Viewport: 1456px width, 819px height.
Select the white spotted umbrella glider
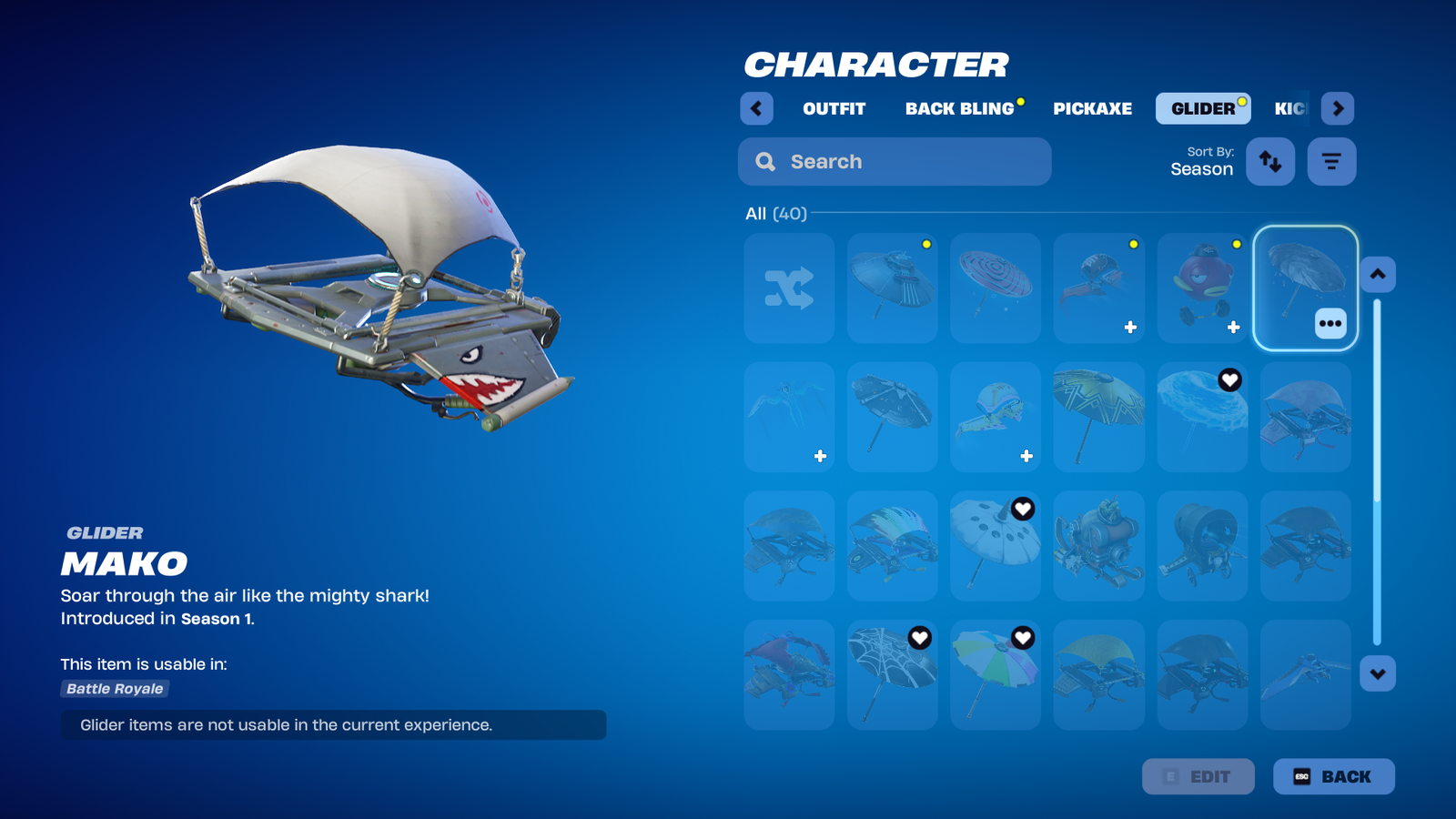995,545
